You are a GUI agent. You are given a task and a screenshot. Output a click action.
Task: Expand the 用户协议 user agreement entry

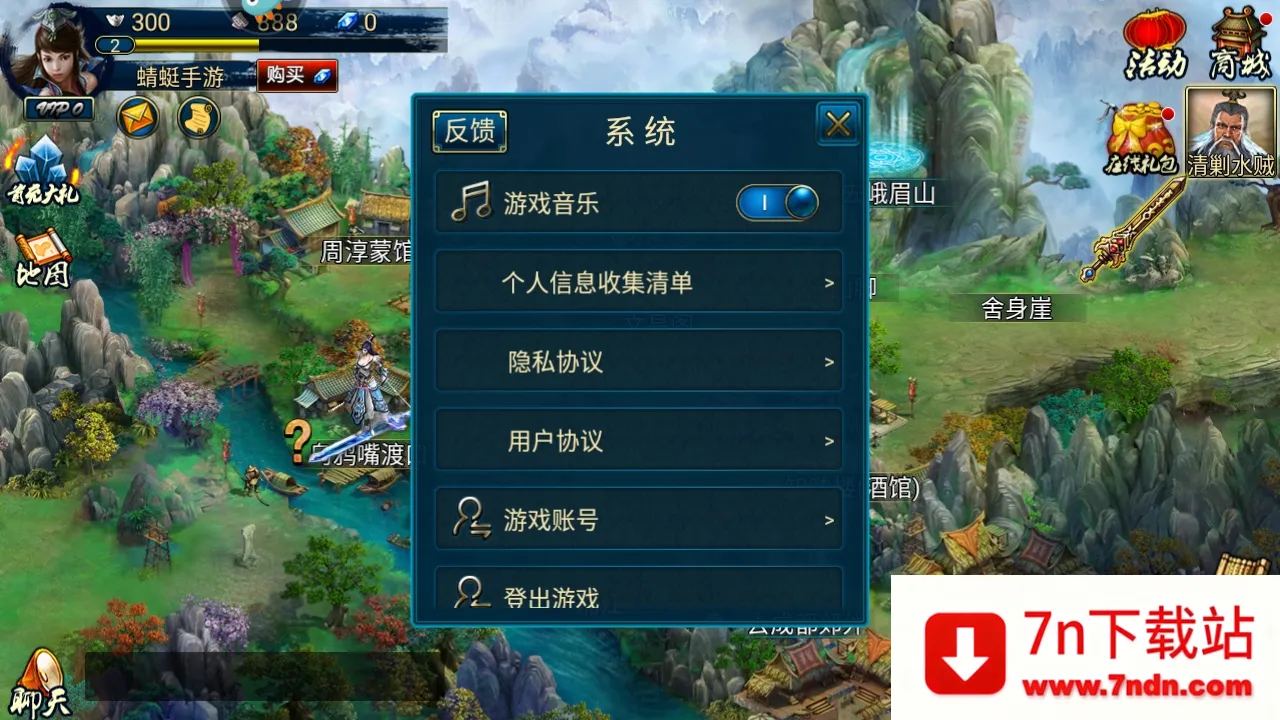639,440
